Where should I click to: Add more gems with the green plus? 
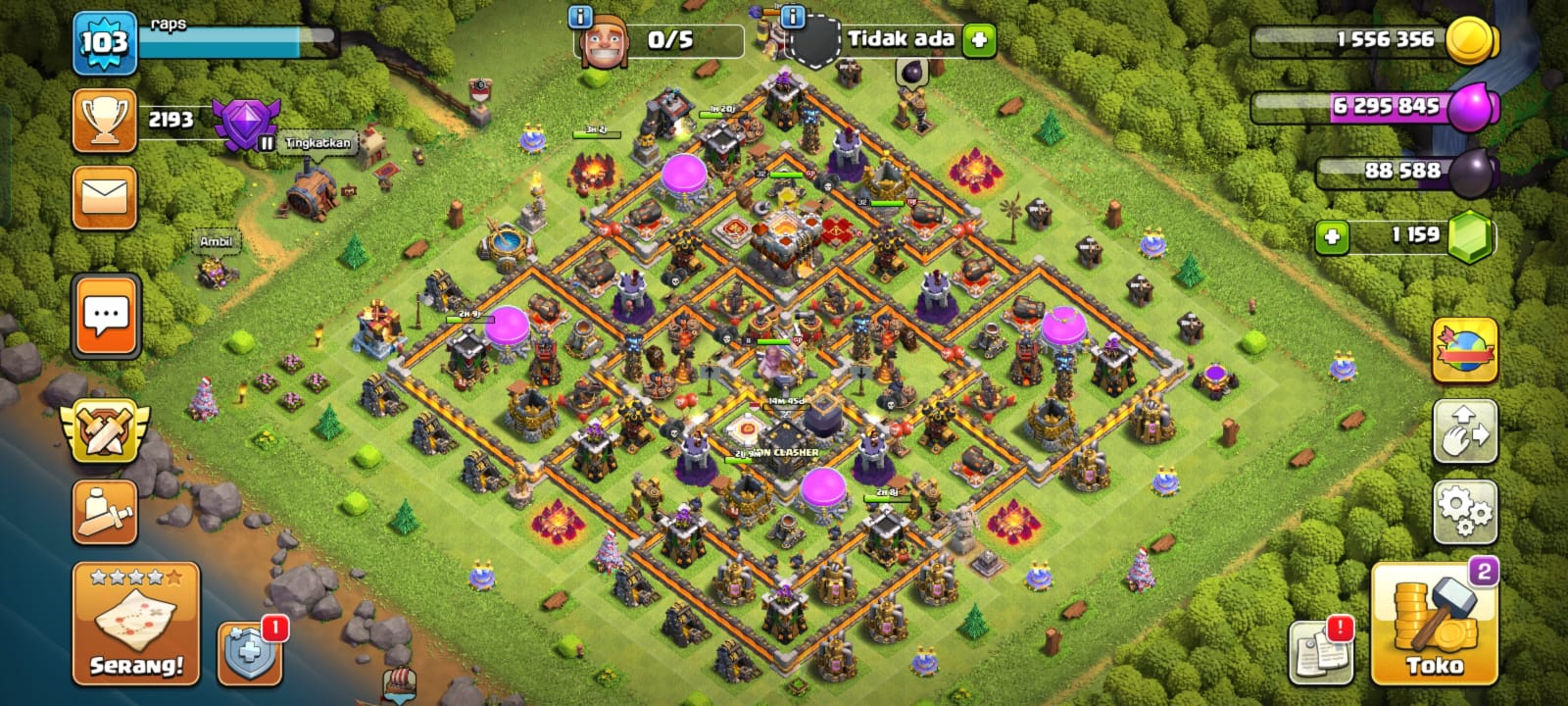1331,236
